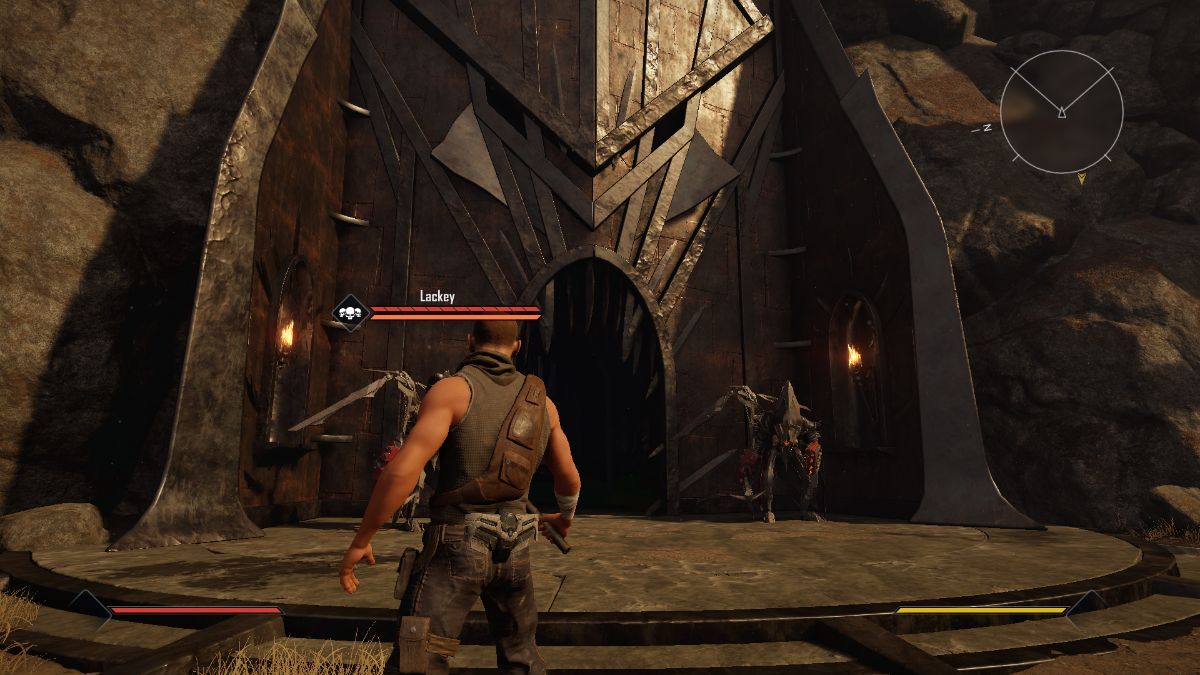Click the circular compass minimap
The width and height of the screenshot is (1200, 675).
1060,112
